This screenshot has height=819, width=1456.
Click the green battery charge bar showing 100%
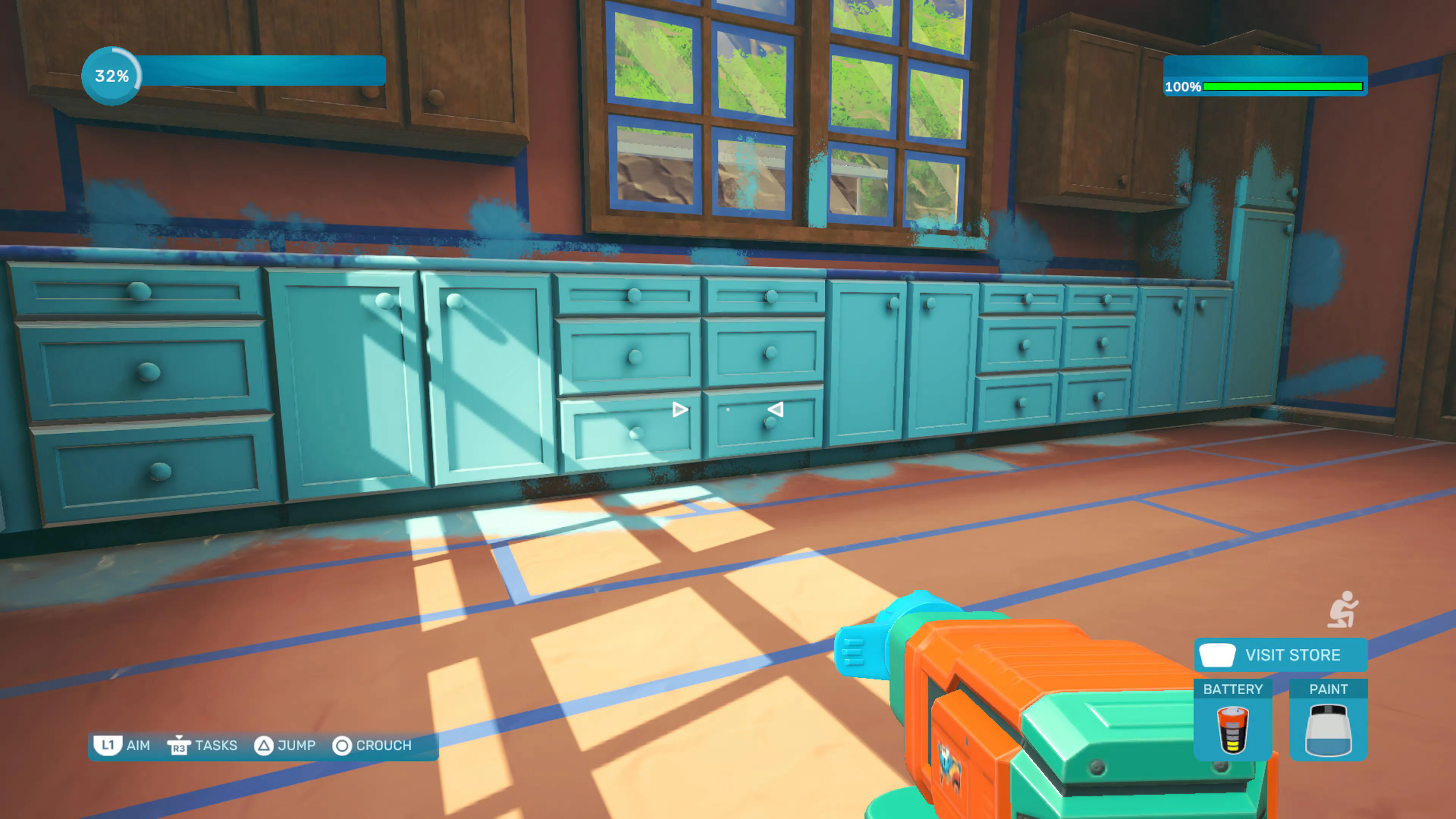(x=1283, y=86)
